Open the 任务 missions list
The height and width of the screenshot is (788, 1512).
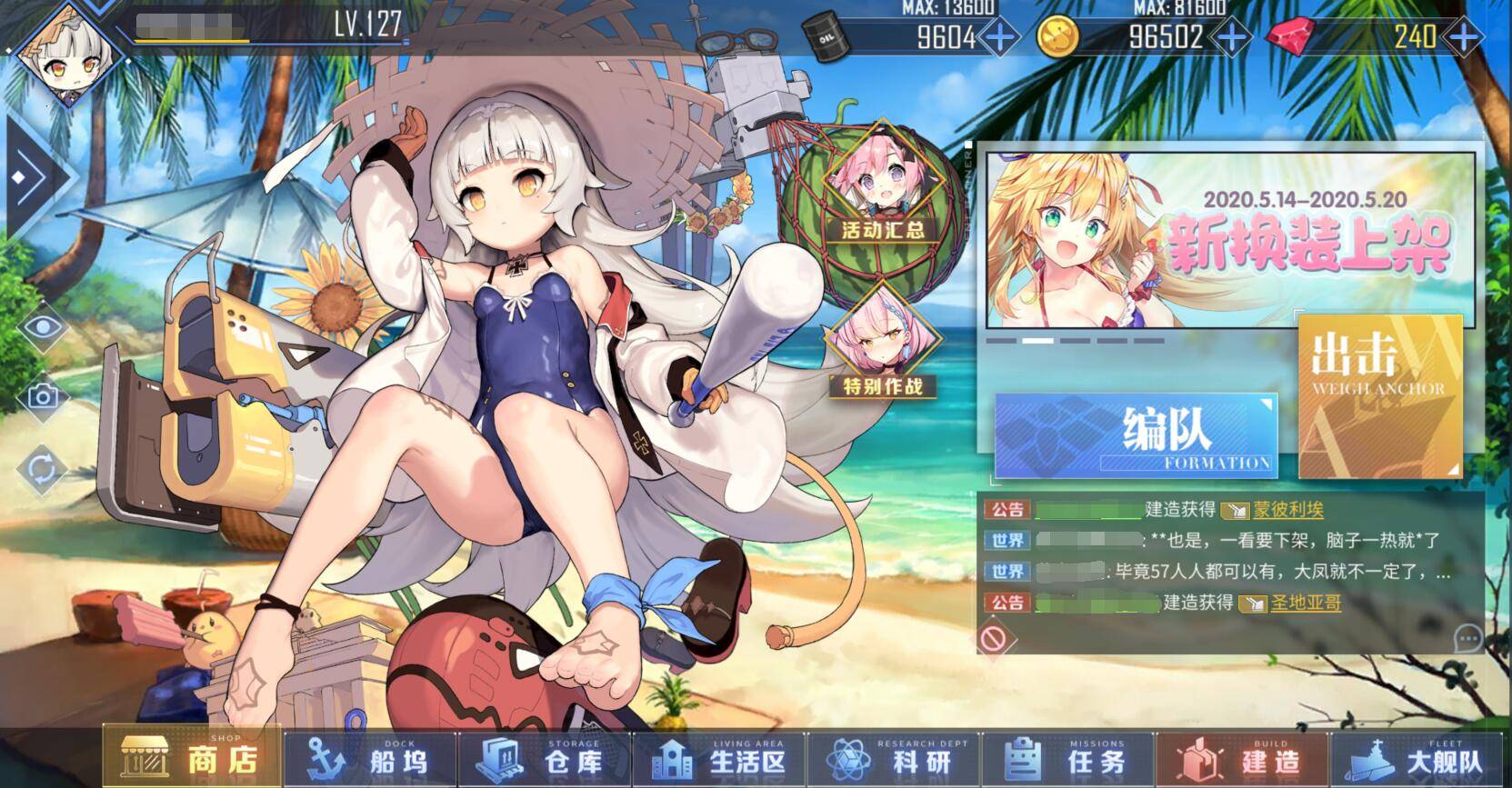tap(1067, 760)
